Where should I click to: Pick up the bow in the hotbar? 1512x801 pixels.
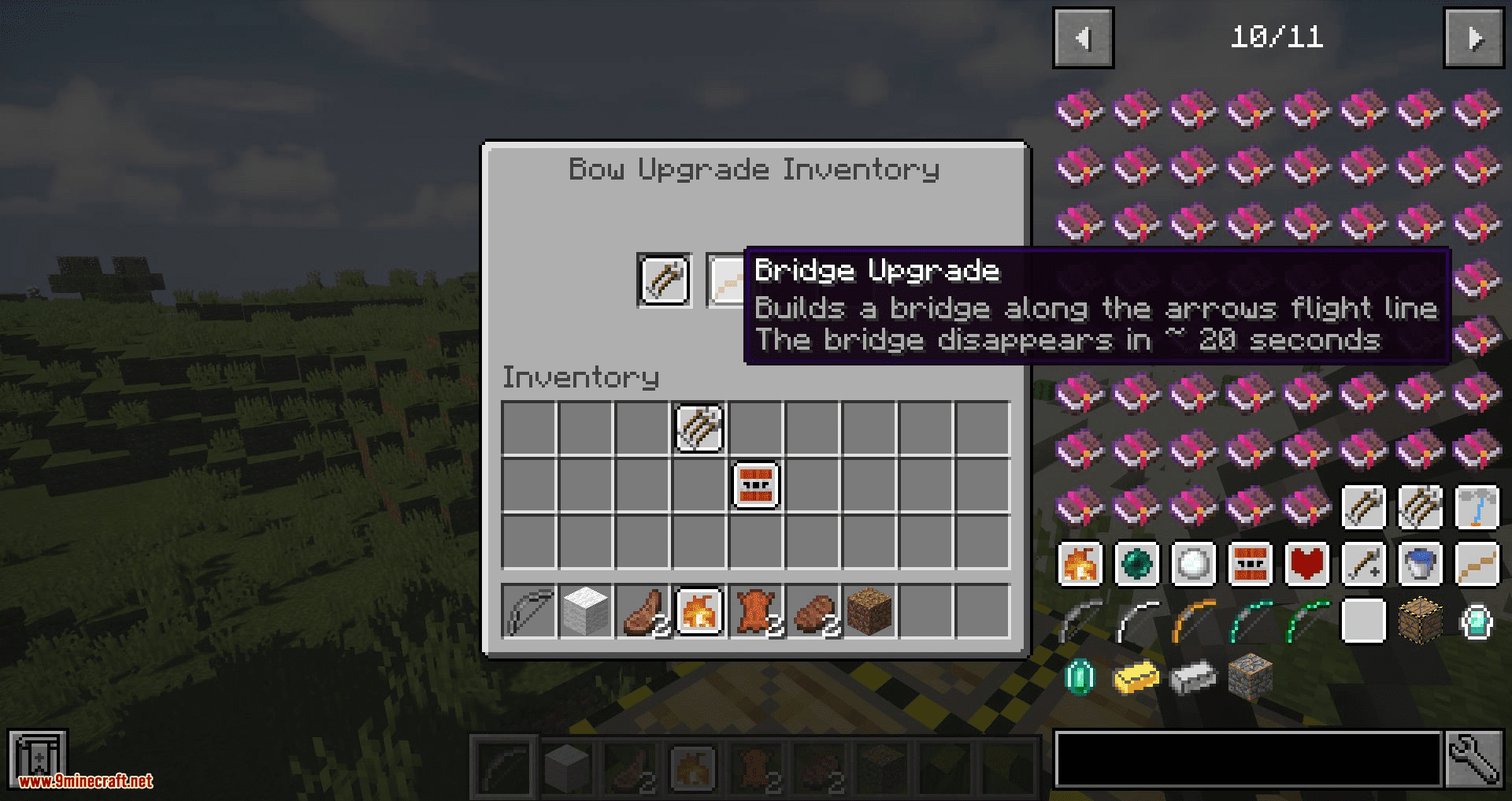point(528,610)
